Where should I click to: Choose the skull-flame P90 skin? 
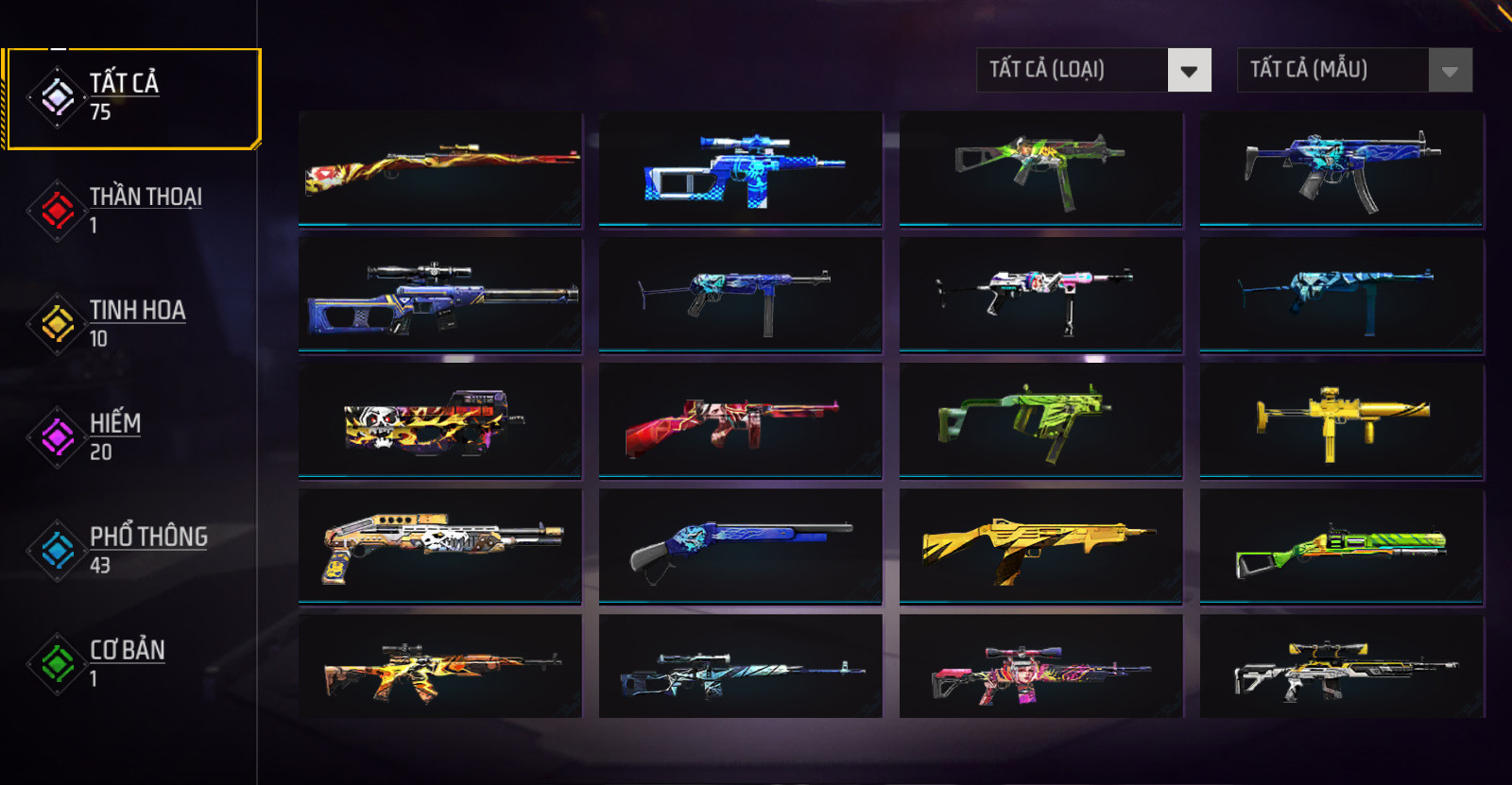point(440,421)
